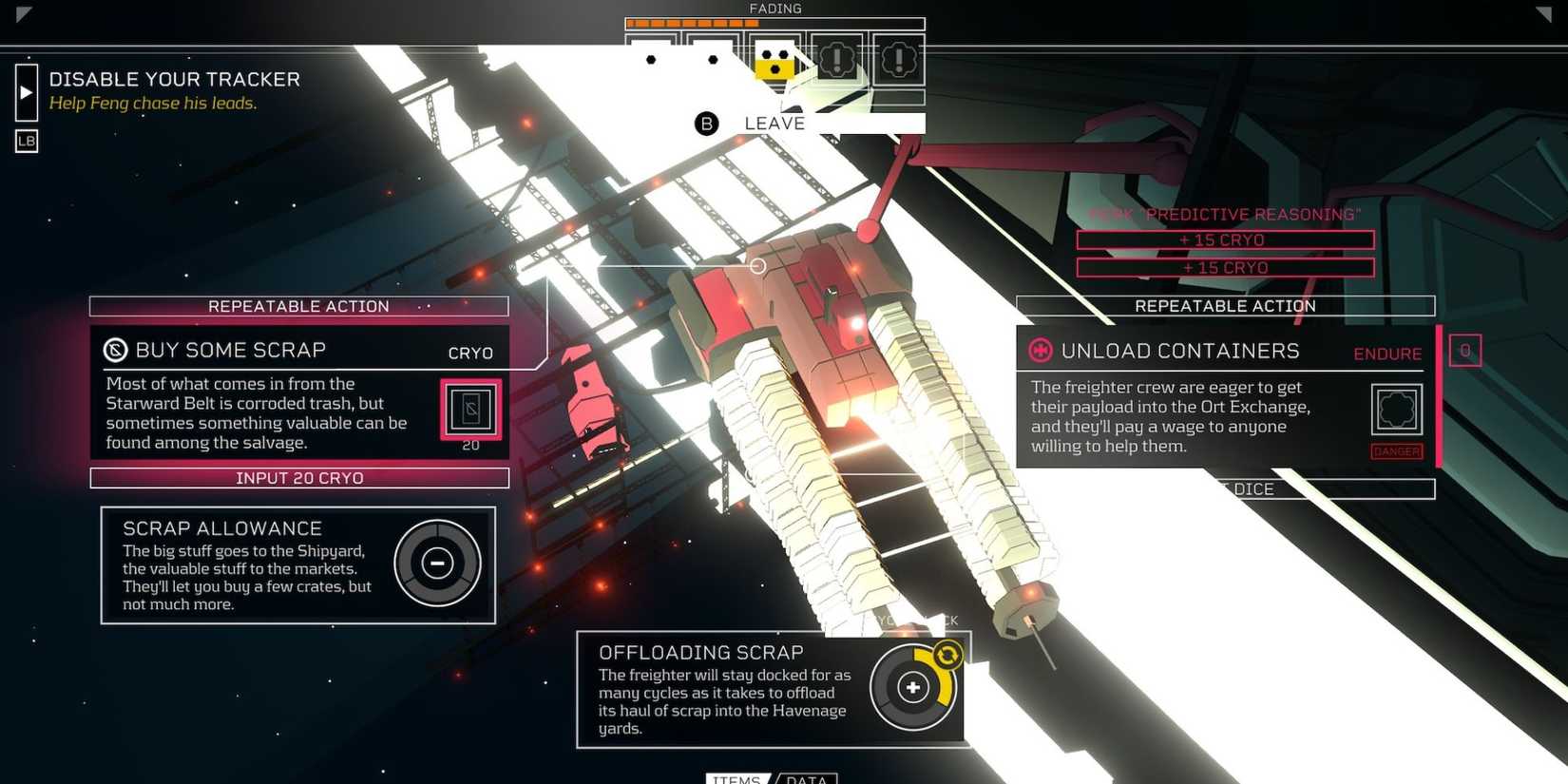1568x784 pixels.
Task: Select the first die showing one pip
Action: point(651,59)
